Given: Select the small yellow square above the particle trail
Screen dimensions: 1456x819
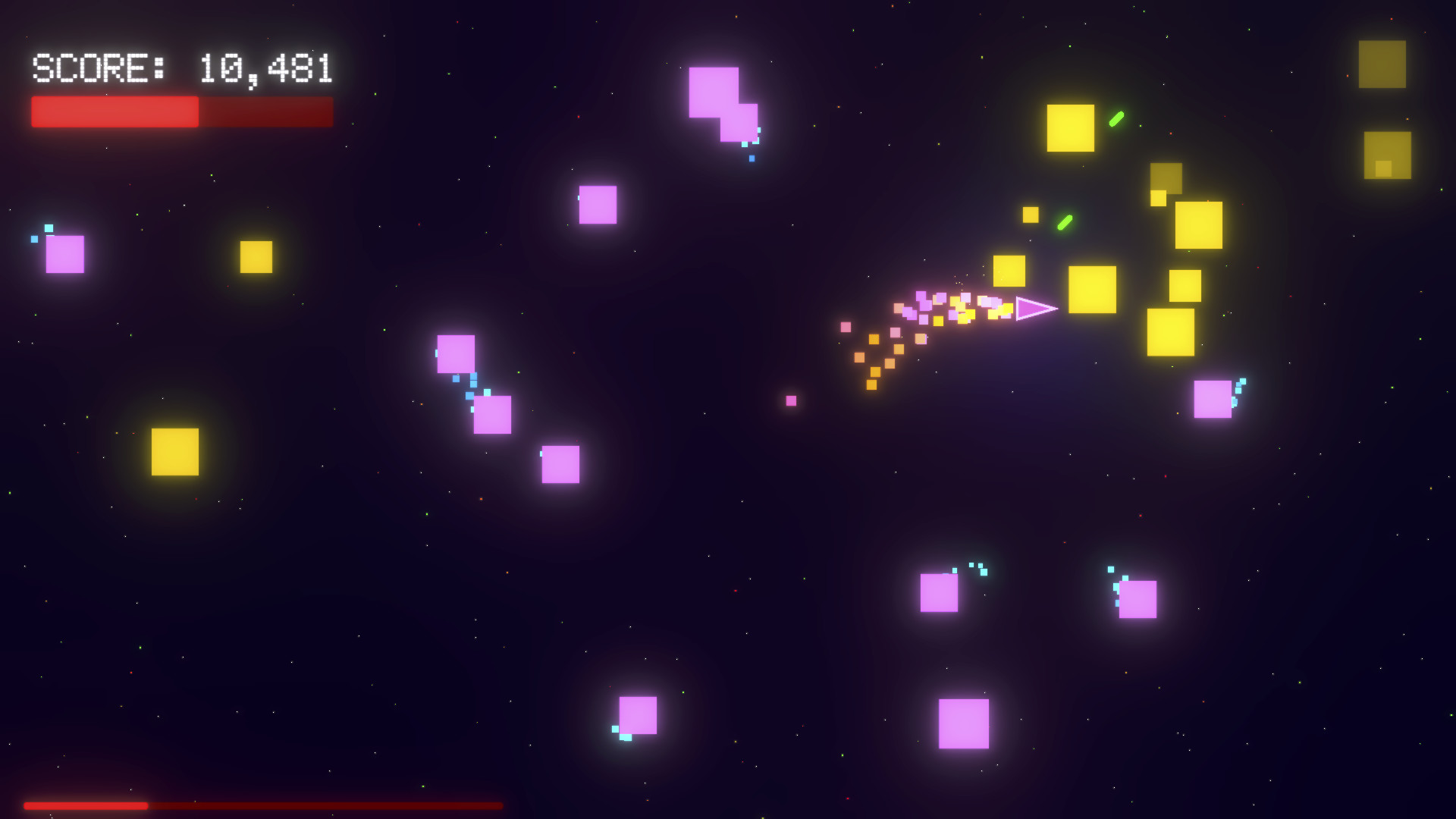Looking at the screenshot, I should (1031, 215).
